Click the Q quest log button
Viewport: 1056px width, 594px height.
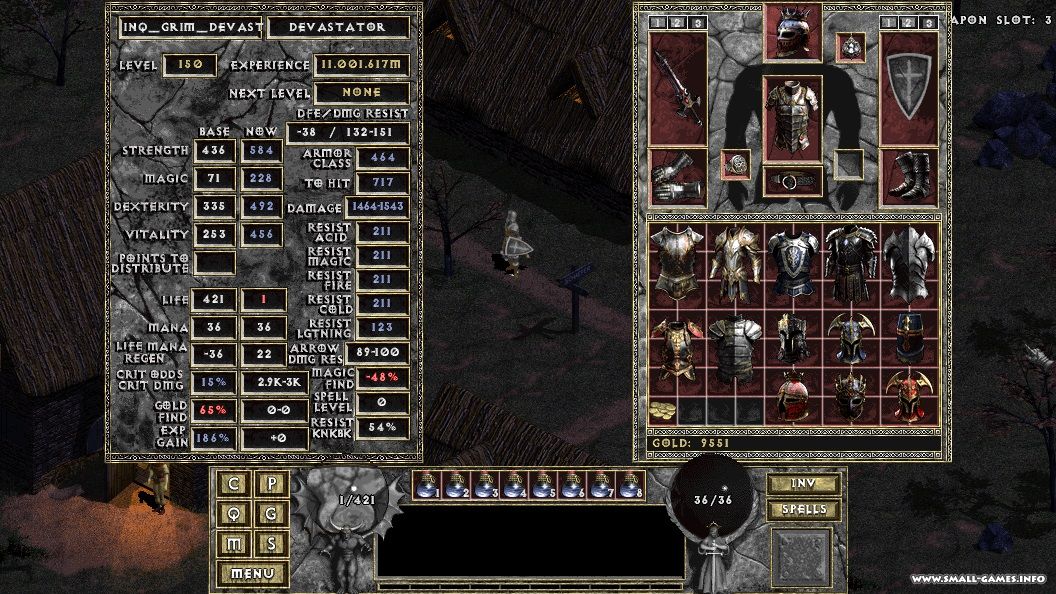(x=234, y=514)
